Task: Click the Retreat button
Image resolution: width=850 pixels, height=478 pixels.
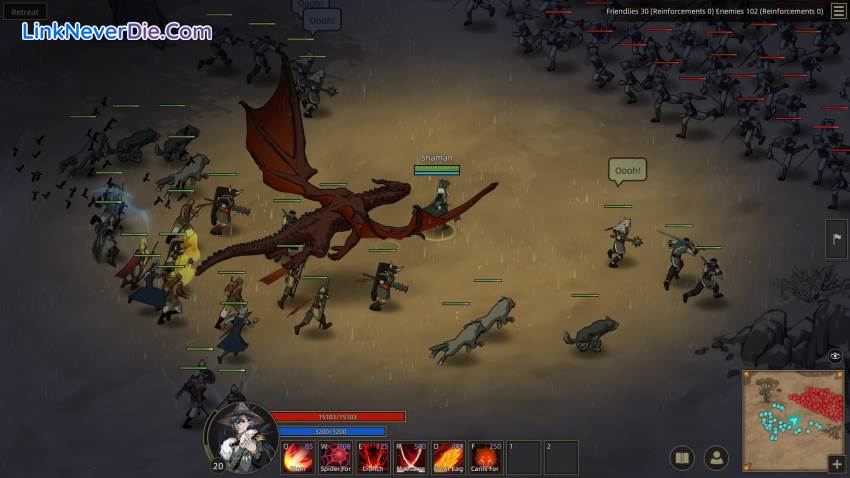Action: click(x=24, y=12)
